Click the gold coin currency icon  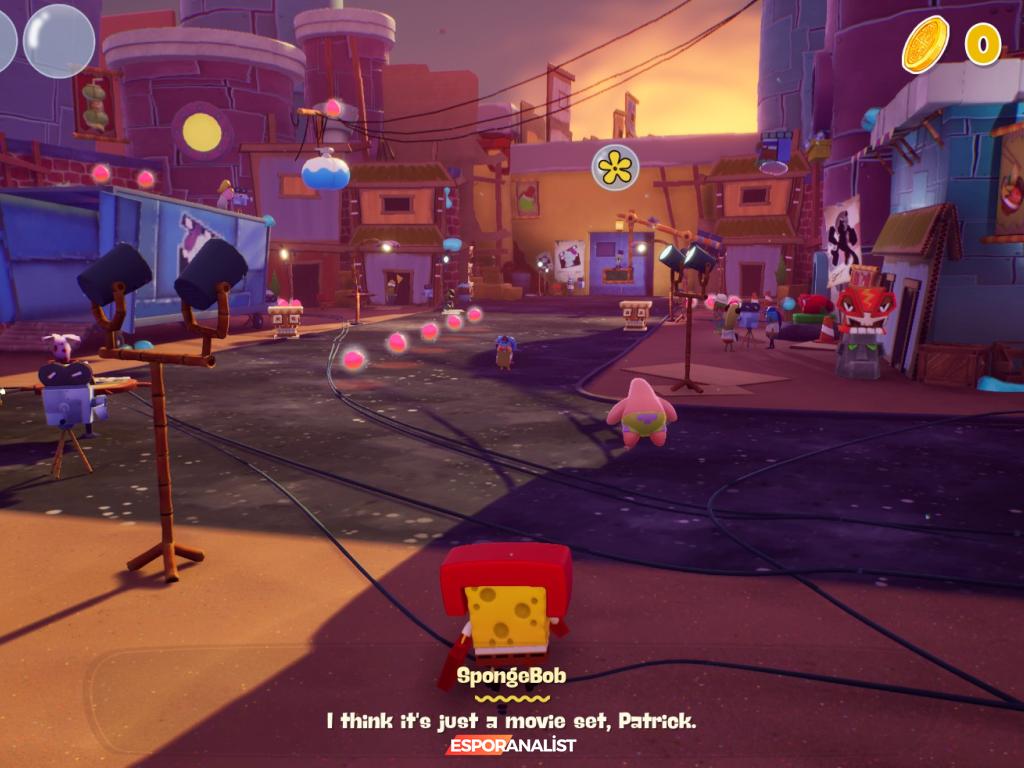pos(925,44)
